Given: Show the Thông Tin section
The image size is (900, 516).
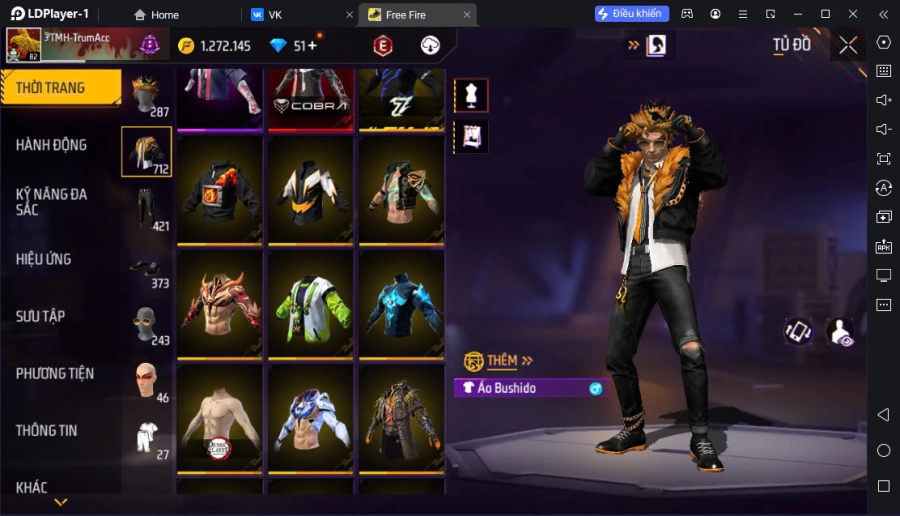Looking at the screenshot, I should point(46,430).
